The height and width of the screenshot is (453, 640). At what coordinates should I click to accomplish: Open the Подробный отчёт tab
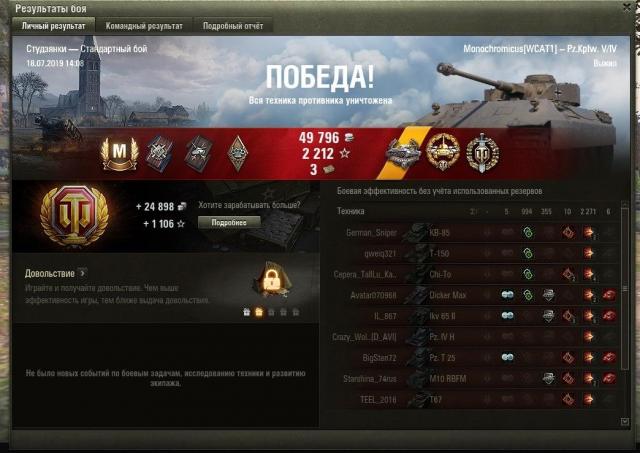[x=230, y=26]
